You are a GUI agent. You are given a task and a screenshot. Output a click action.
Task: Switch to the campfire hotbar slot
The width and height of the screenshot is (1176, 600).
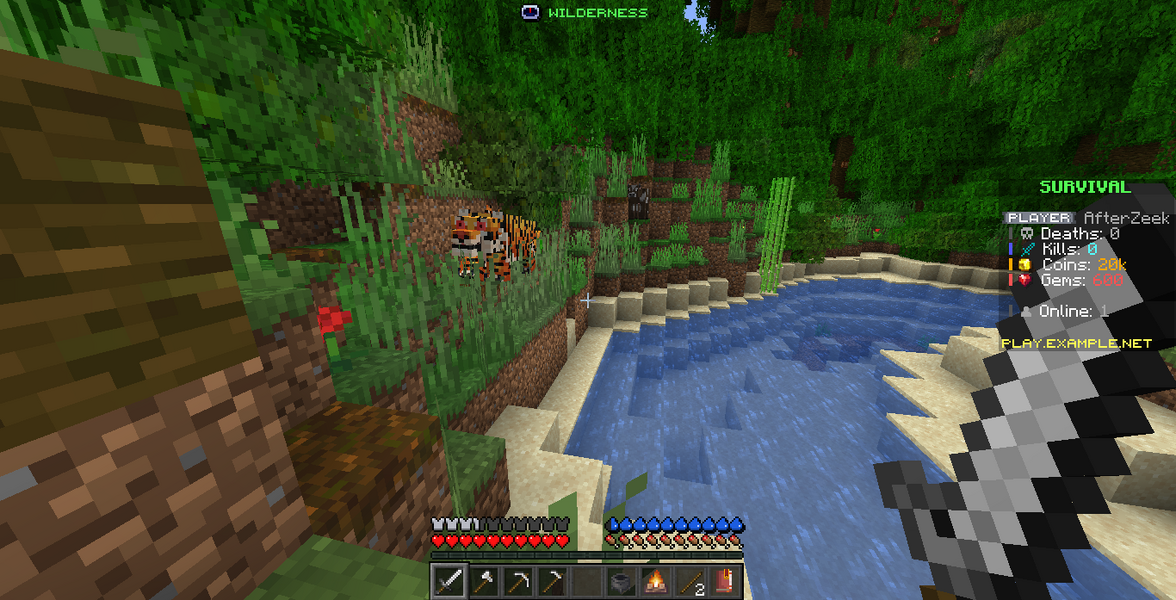pos(656,581)
